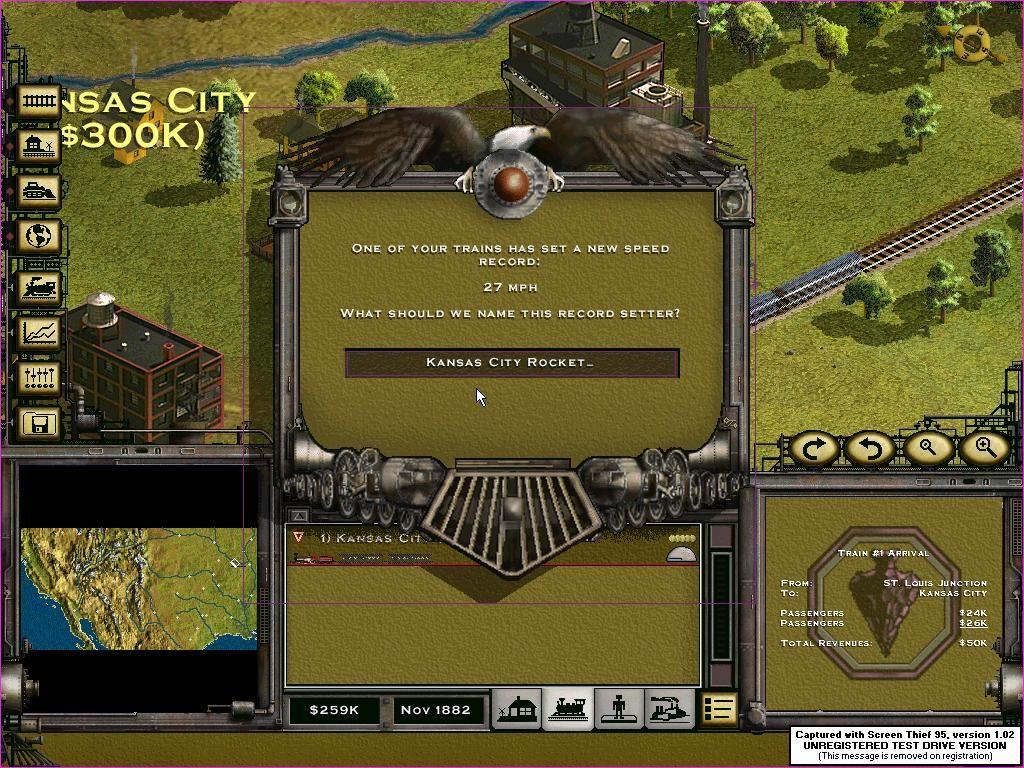Select the lay track tool
The width and height of the screenshot is (1024, 768).
pyautogui.click(x=40, y=101)
